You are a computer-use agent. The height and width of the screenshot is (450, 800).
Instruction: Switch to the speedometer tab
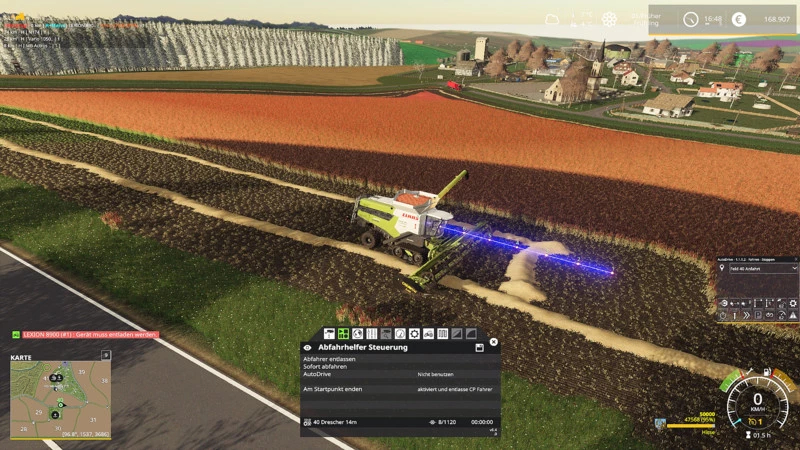(x=400, y=333)
